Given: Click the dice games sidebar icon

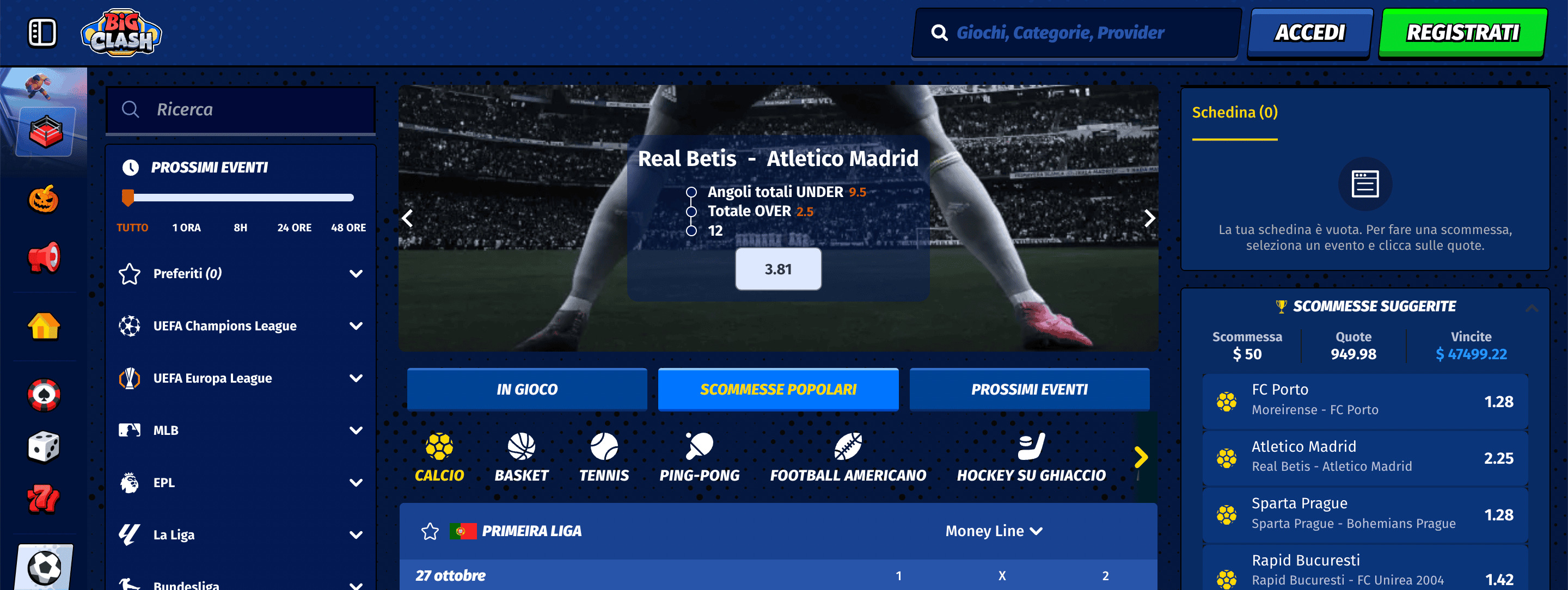Looking at the screenshot, I should pos(42,446).
